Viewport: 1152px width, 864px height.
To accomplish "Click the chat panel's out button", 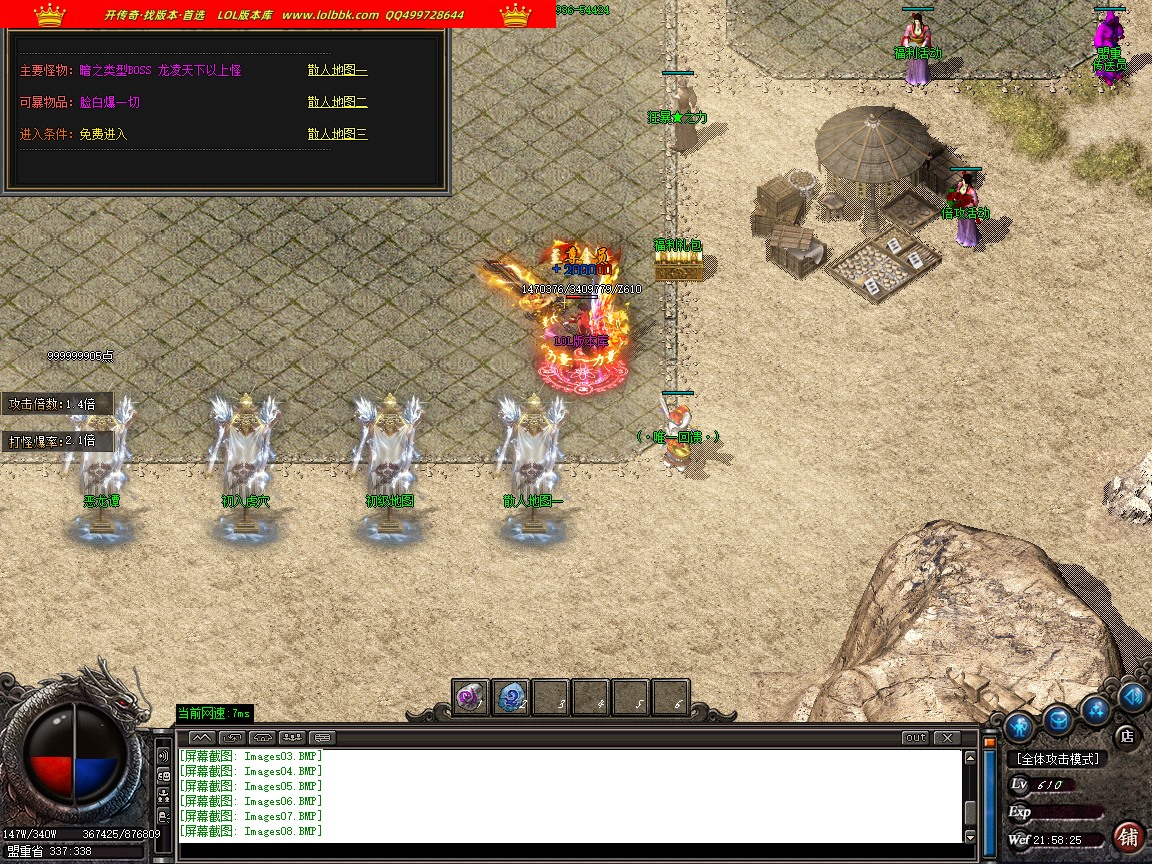I will [x=915, y=738].
